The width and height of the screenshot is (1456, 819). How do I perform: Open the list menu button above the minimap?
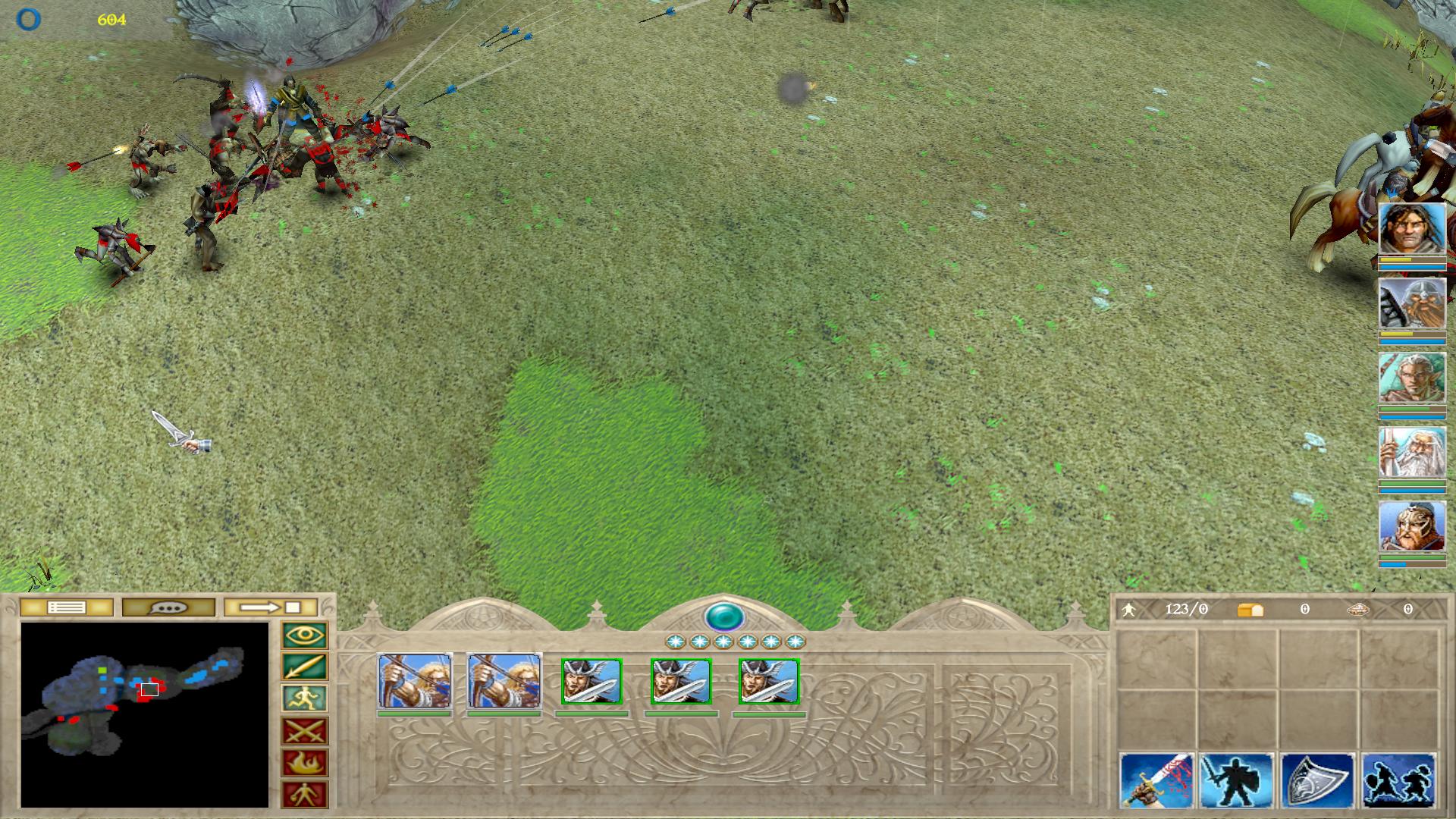67,607
